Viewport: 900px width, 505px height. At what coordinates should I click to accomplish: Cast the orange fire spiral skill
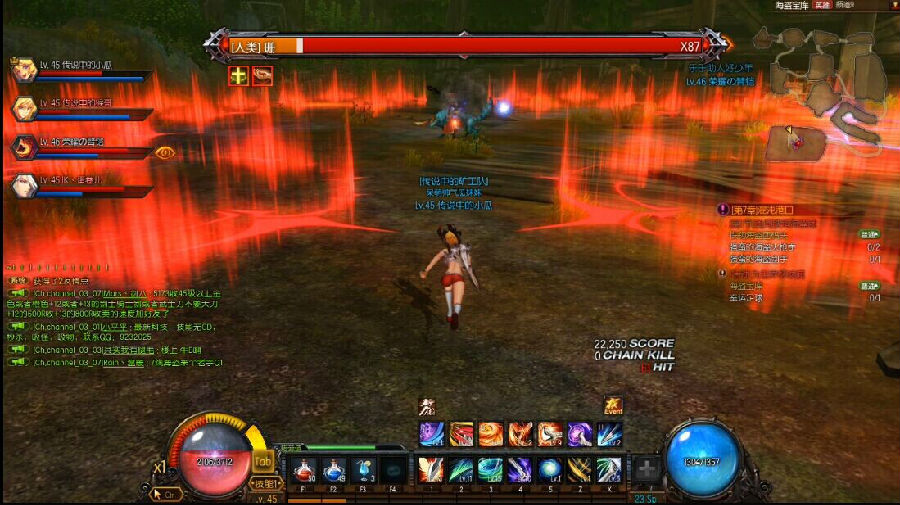coord(491,433)
